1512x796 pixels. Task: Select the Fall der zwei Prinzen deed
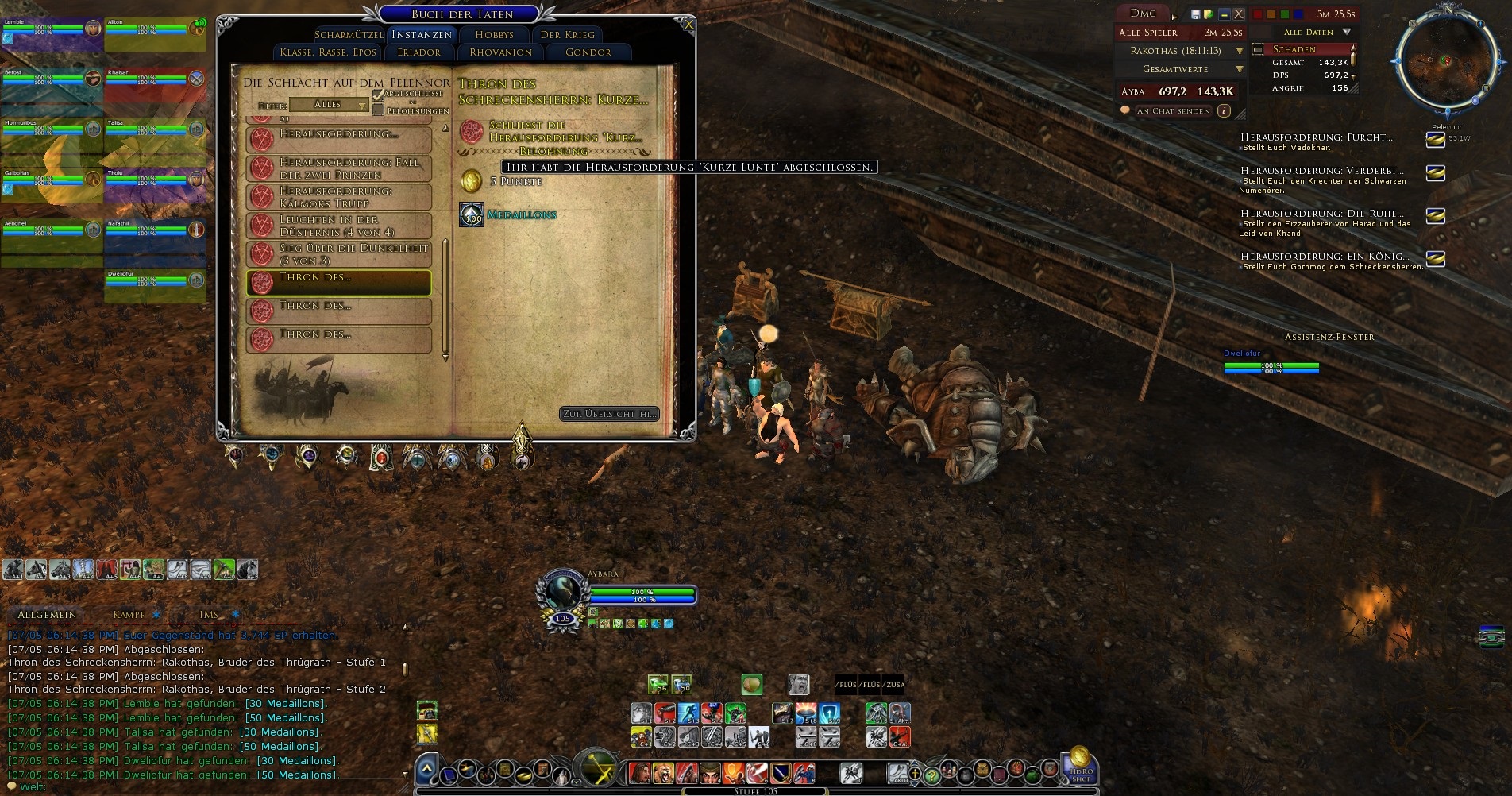tap(340, 168)
